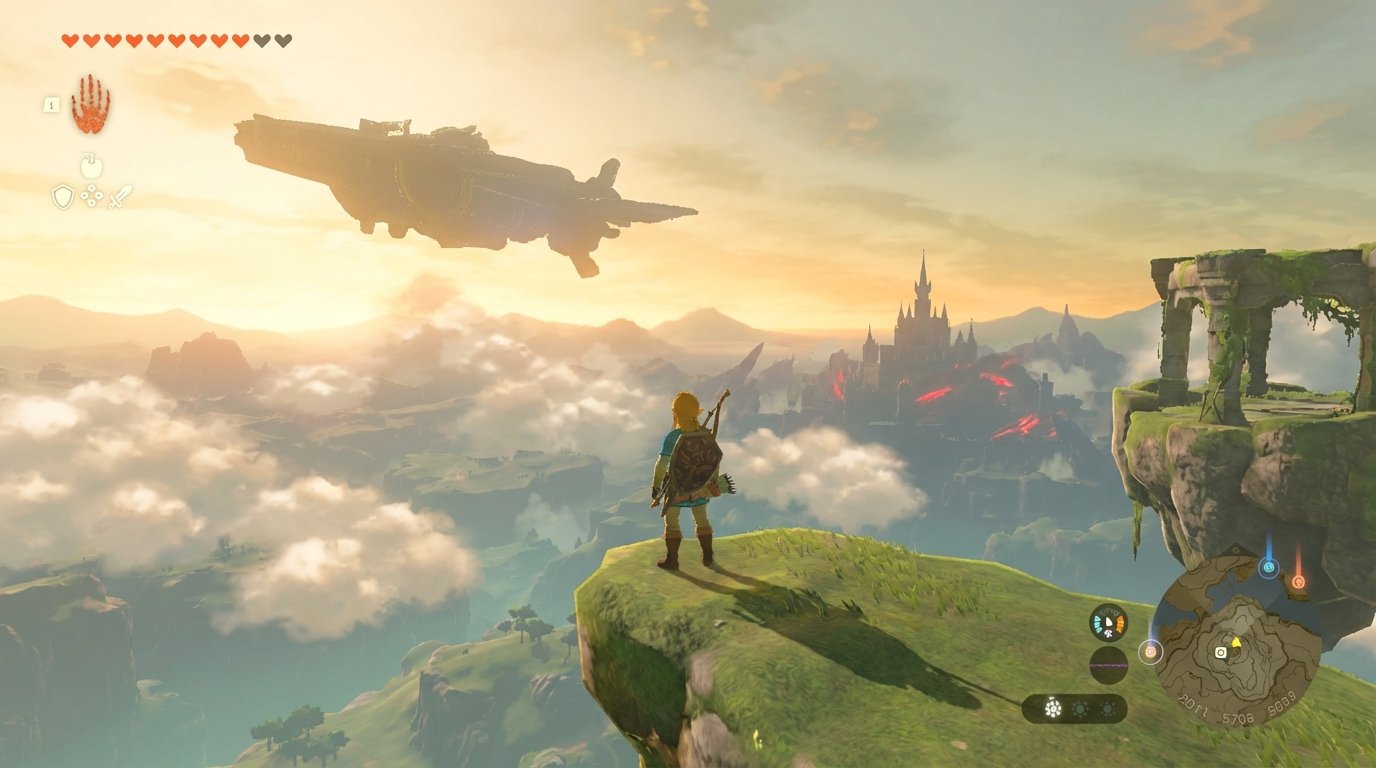
Task: Select the blue shrine marker above the minimap
Action: point(1269,568)
